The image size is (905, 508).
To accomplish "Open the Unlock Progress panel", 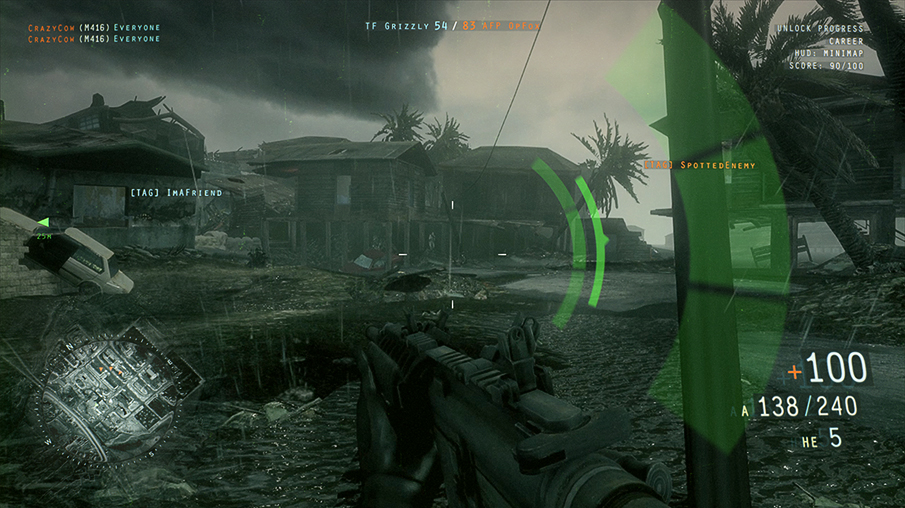I will (x=829, y=30).
